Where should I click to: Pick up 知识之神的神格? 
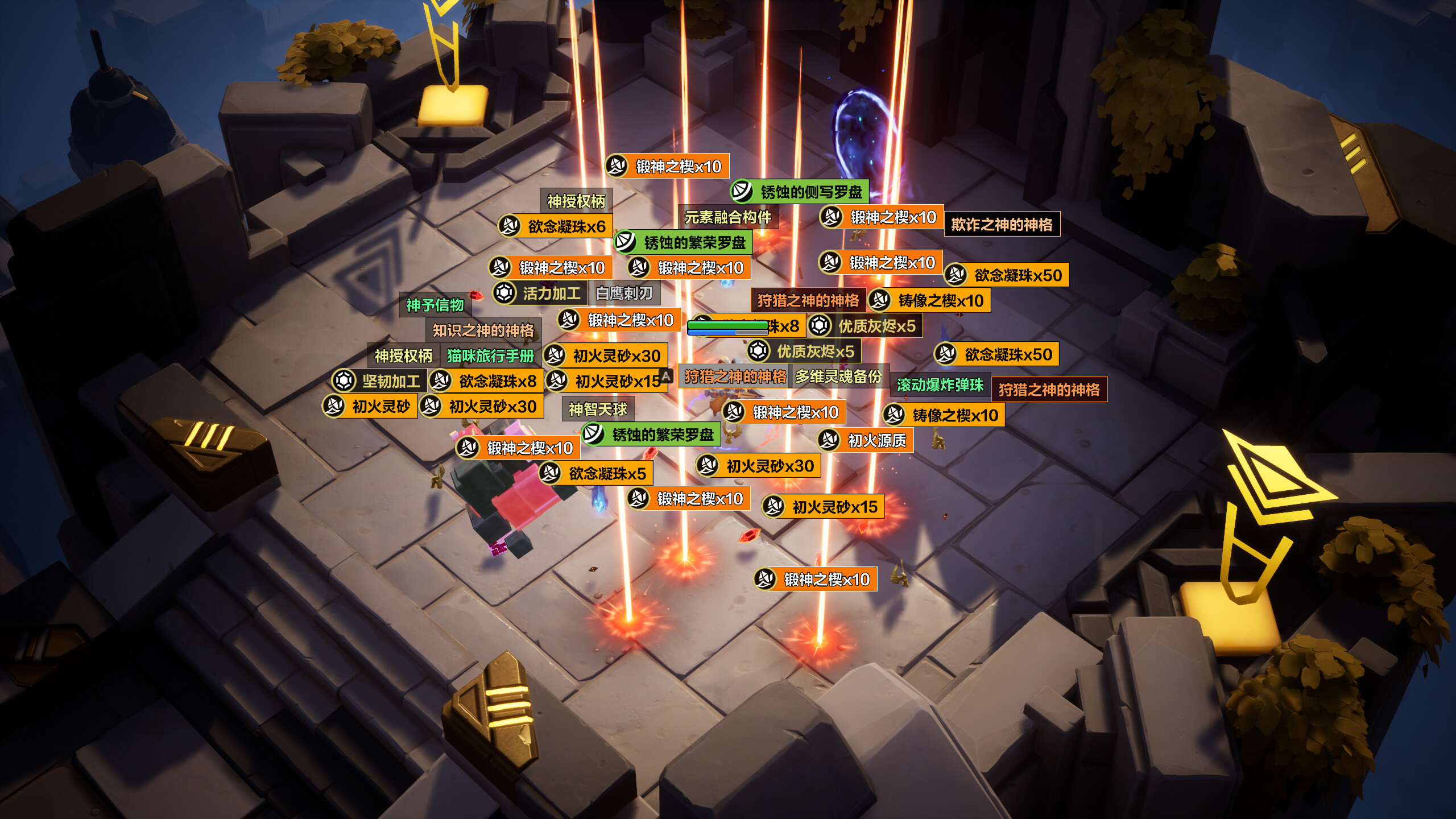[x=483, y=330]
